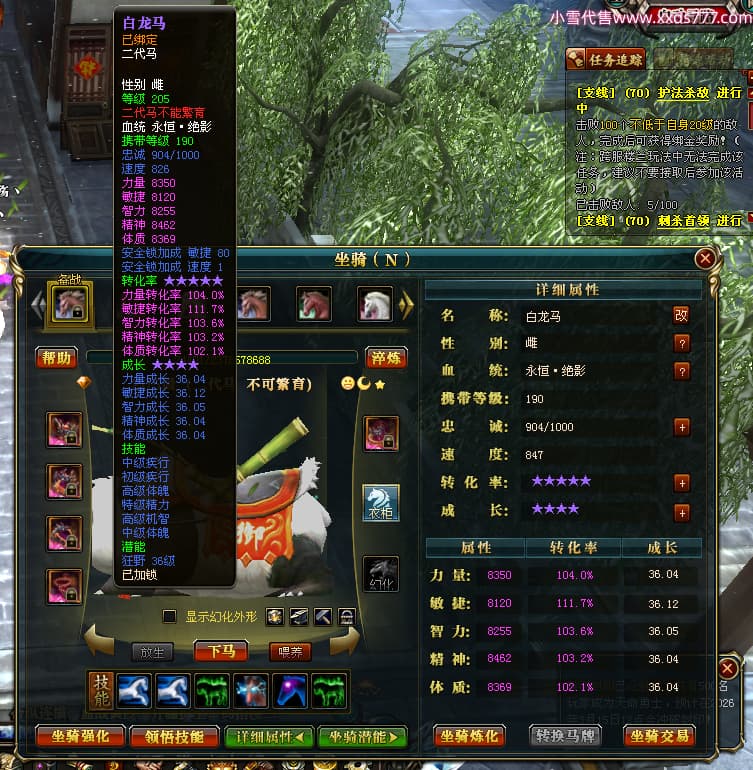Click the 转换马牌 button
The image size is (753, 770).
point(564,737)
